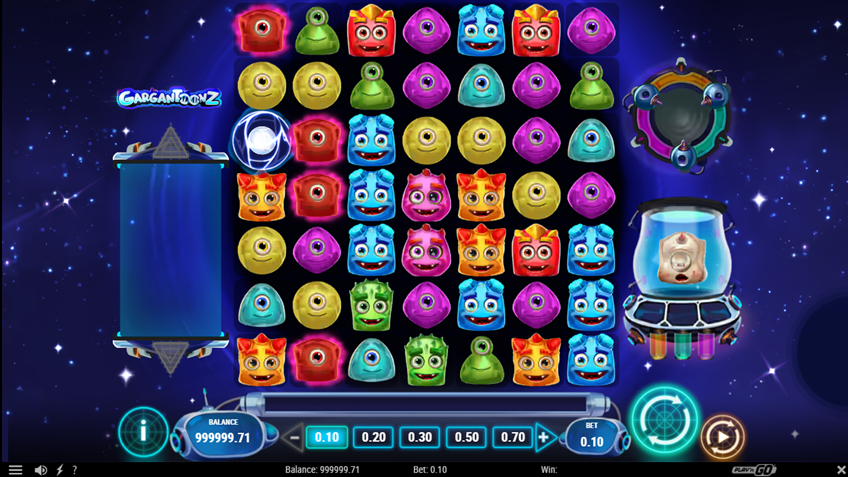
Task: Start autoplay with the orange play button
Action: click(x=722, y=437)
